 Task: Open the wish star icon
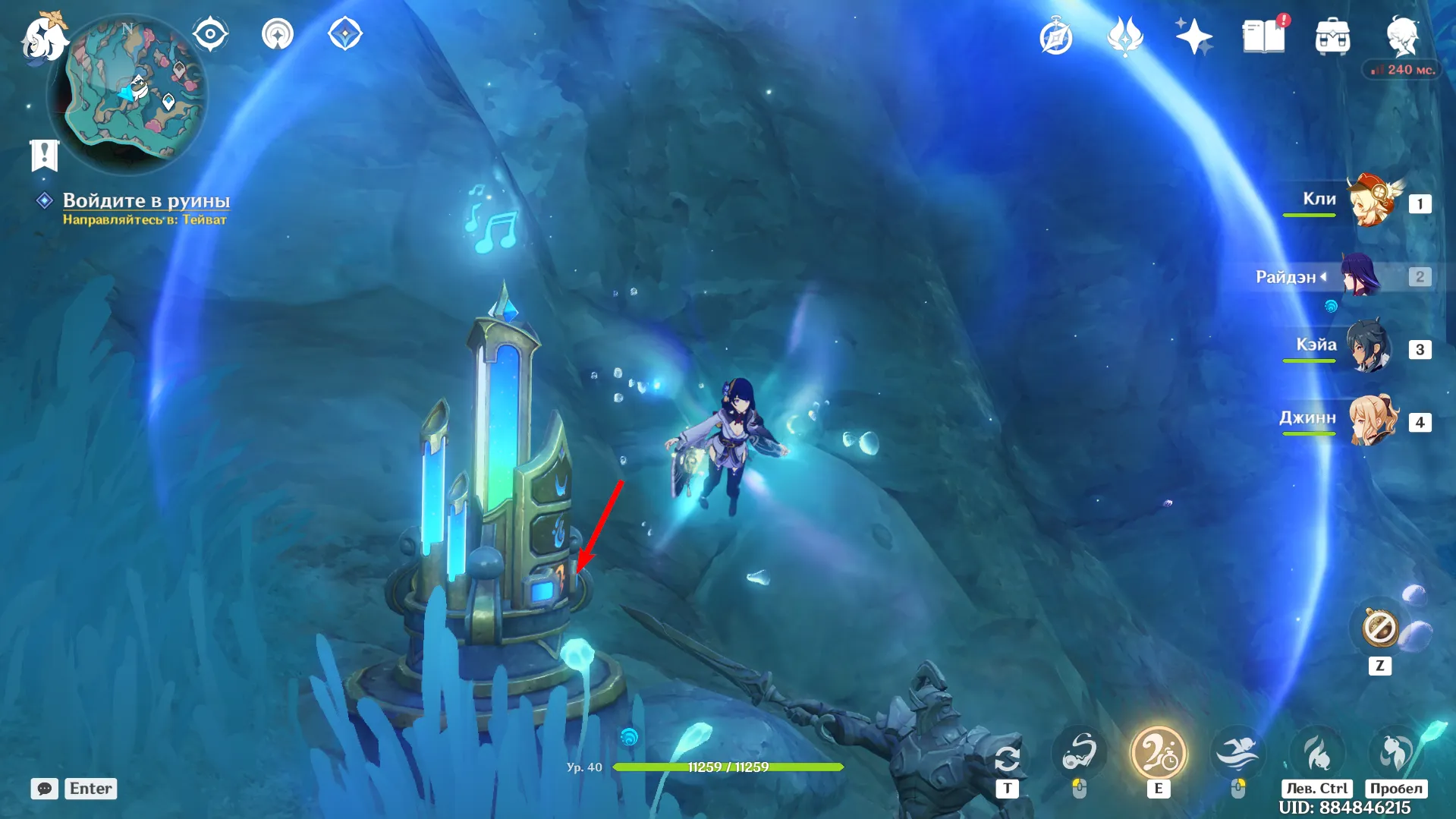[x=1193, y=36]
